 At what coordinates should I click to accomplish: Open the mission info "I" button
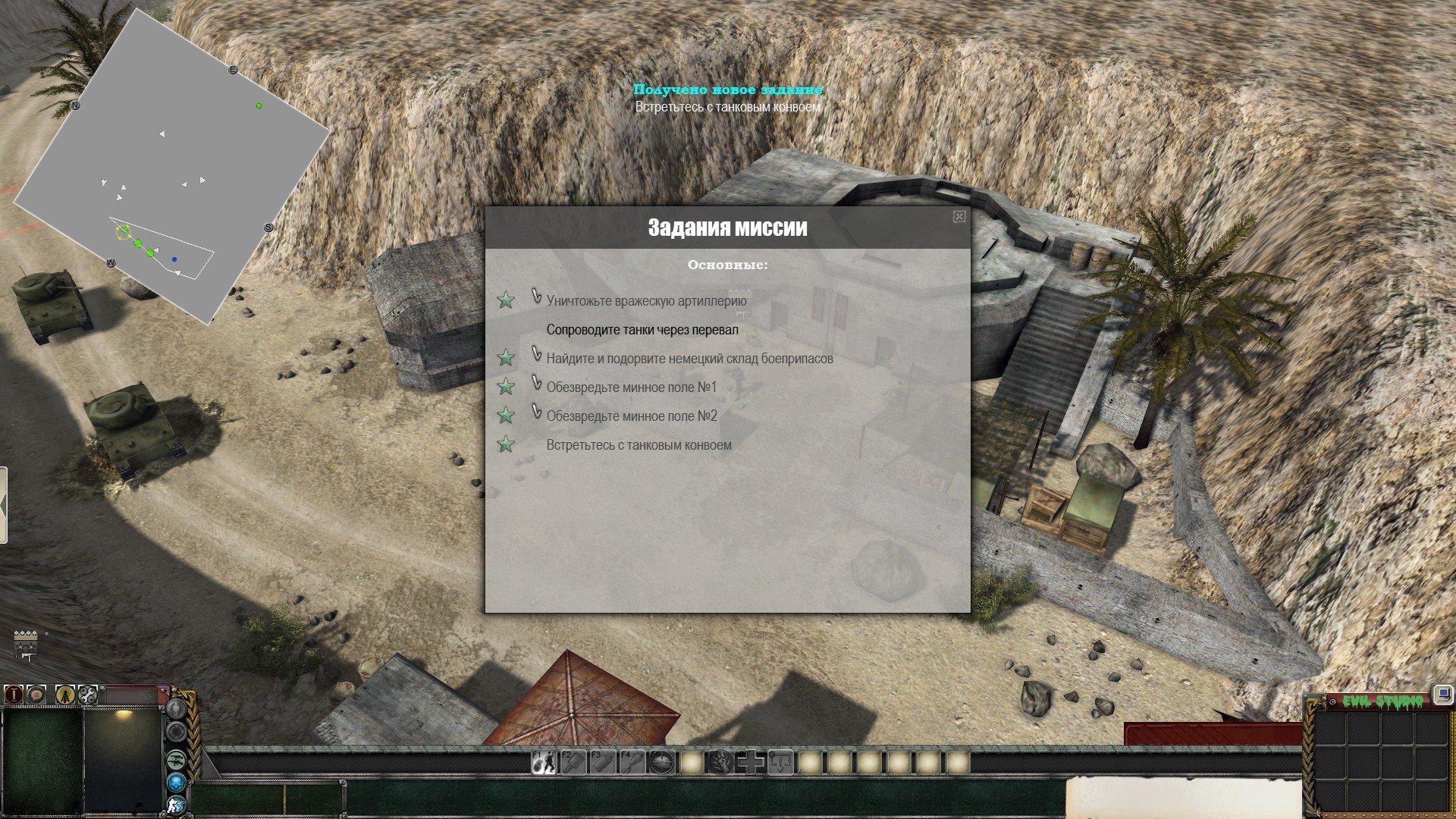(14, 694)
